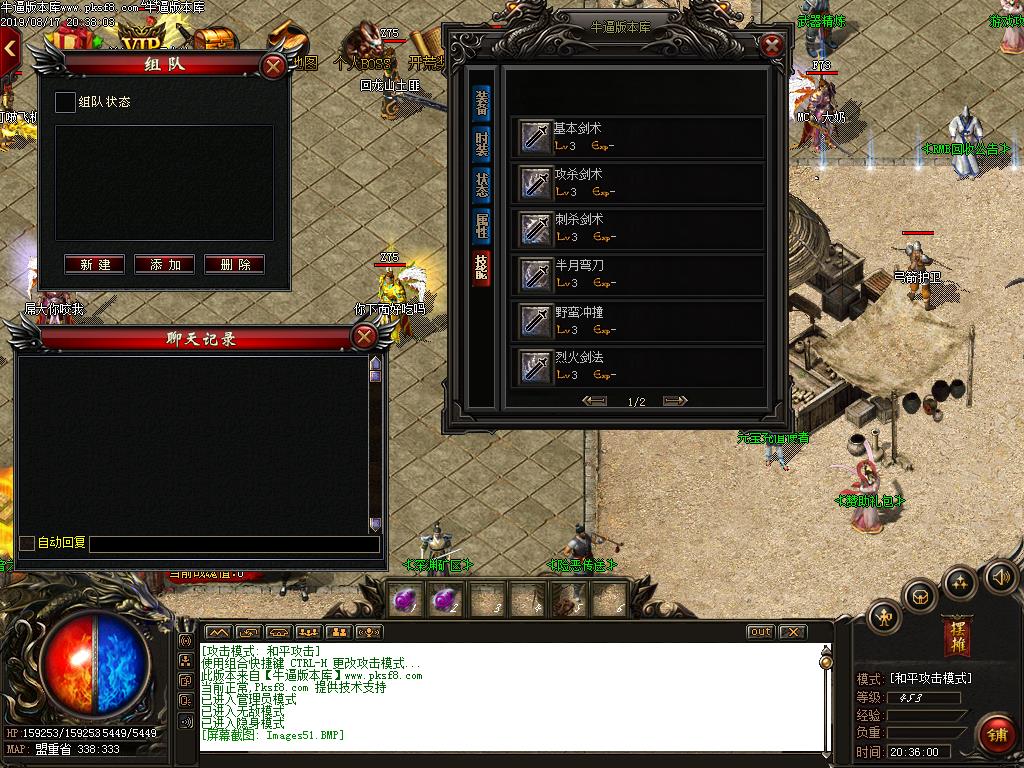Close the 聊天记录 chat log window

tap(364, 338)
